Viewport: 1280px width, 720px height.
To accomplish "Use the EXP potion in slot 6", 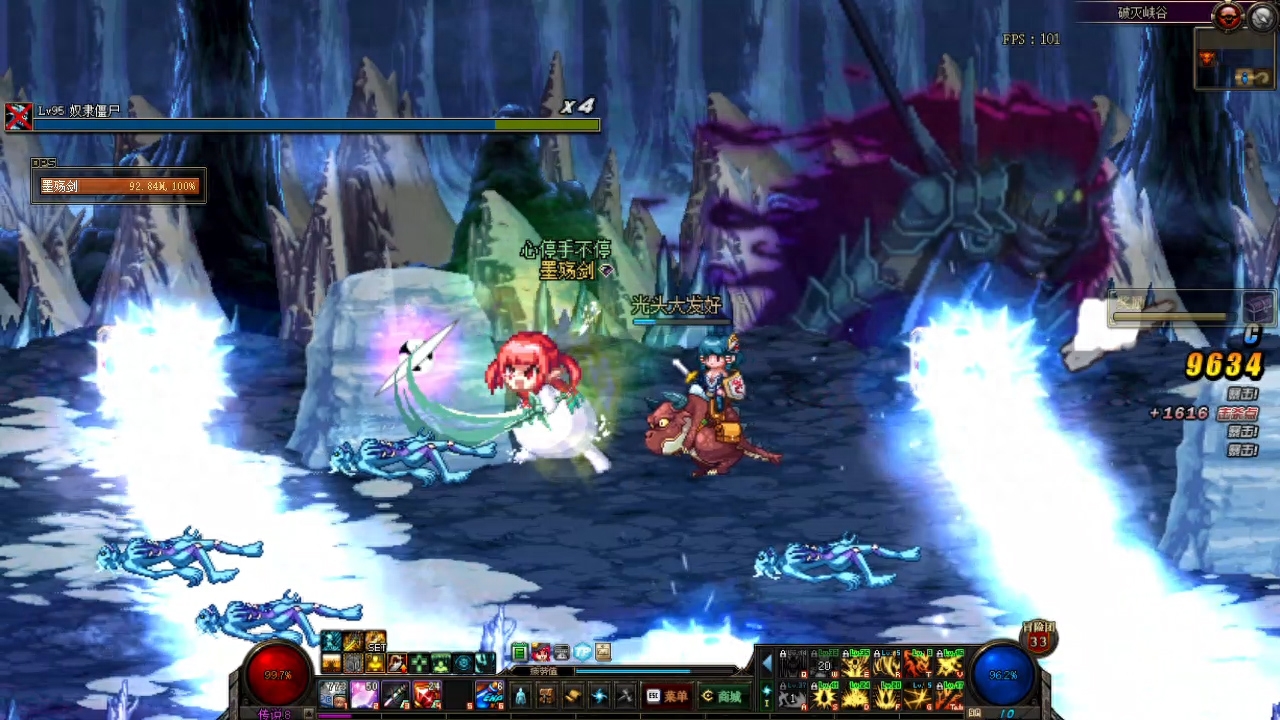I will [x=489, y=693].
